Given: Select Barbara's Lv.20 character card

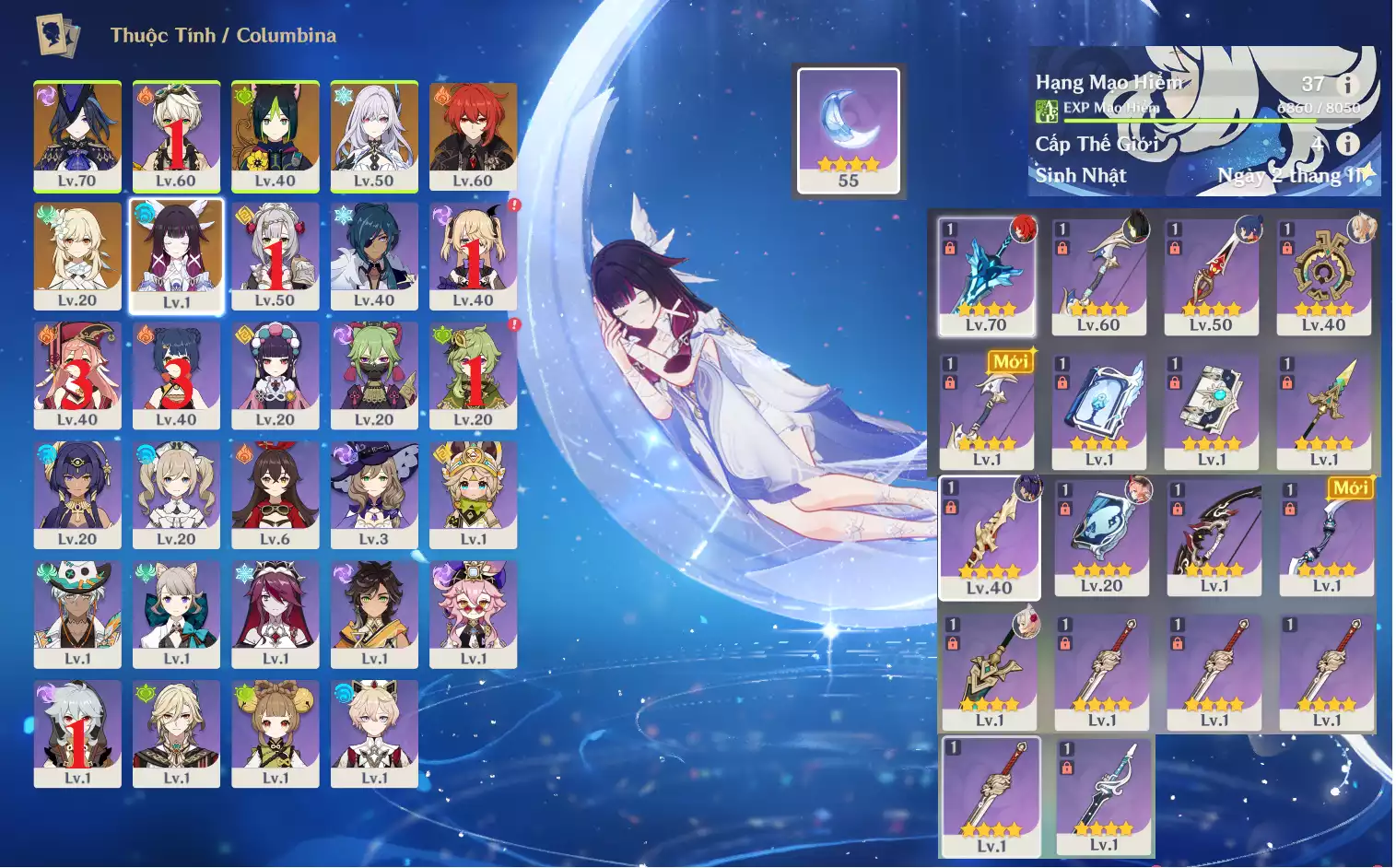Looking at the screenshot, I should click(176, 495).
